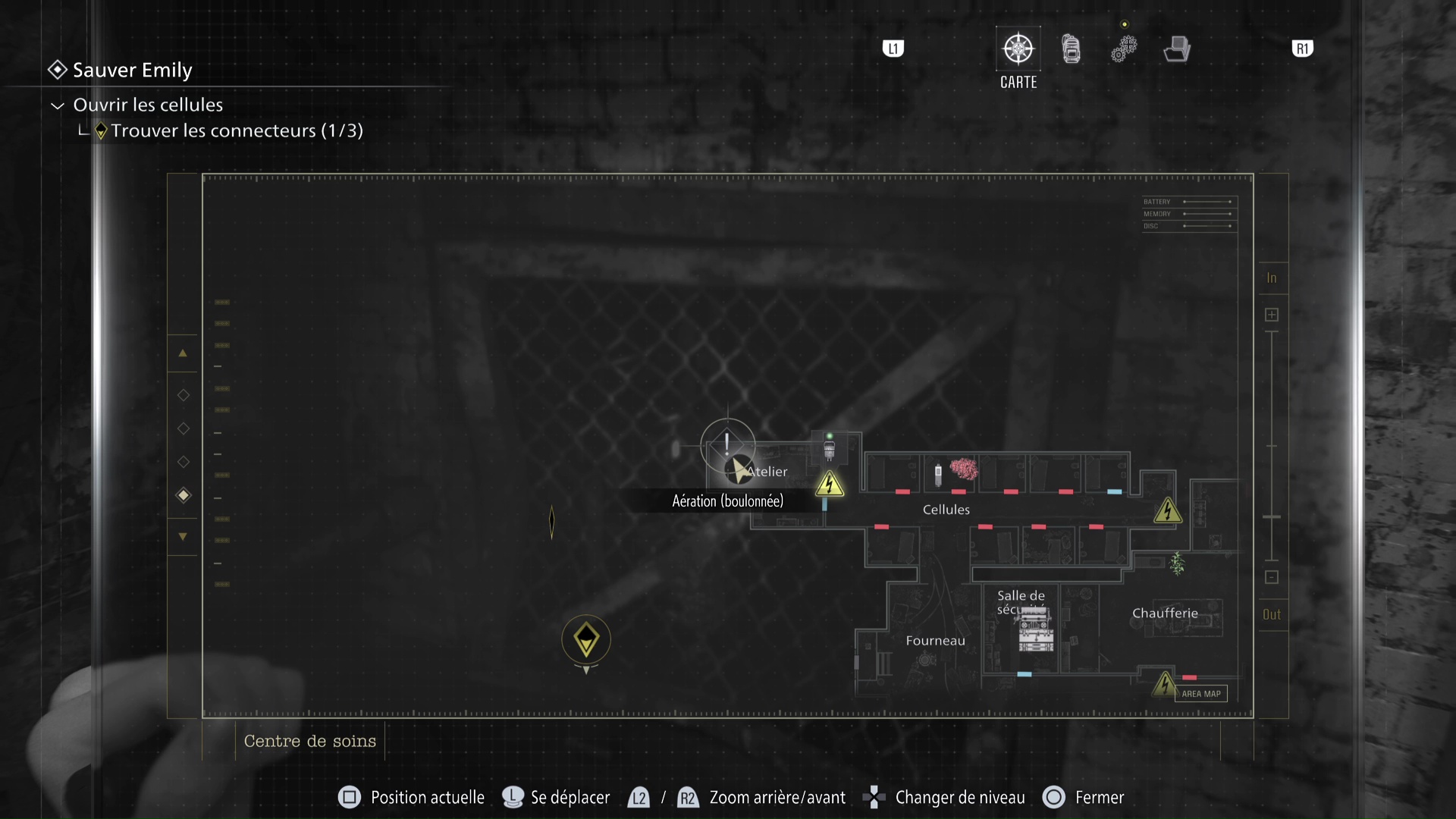1456x819 pixels.
Task: Click the electrical hazard icon near Atelier
Action: click(x=830, y=485)
